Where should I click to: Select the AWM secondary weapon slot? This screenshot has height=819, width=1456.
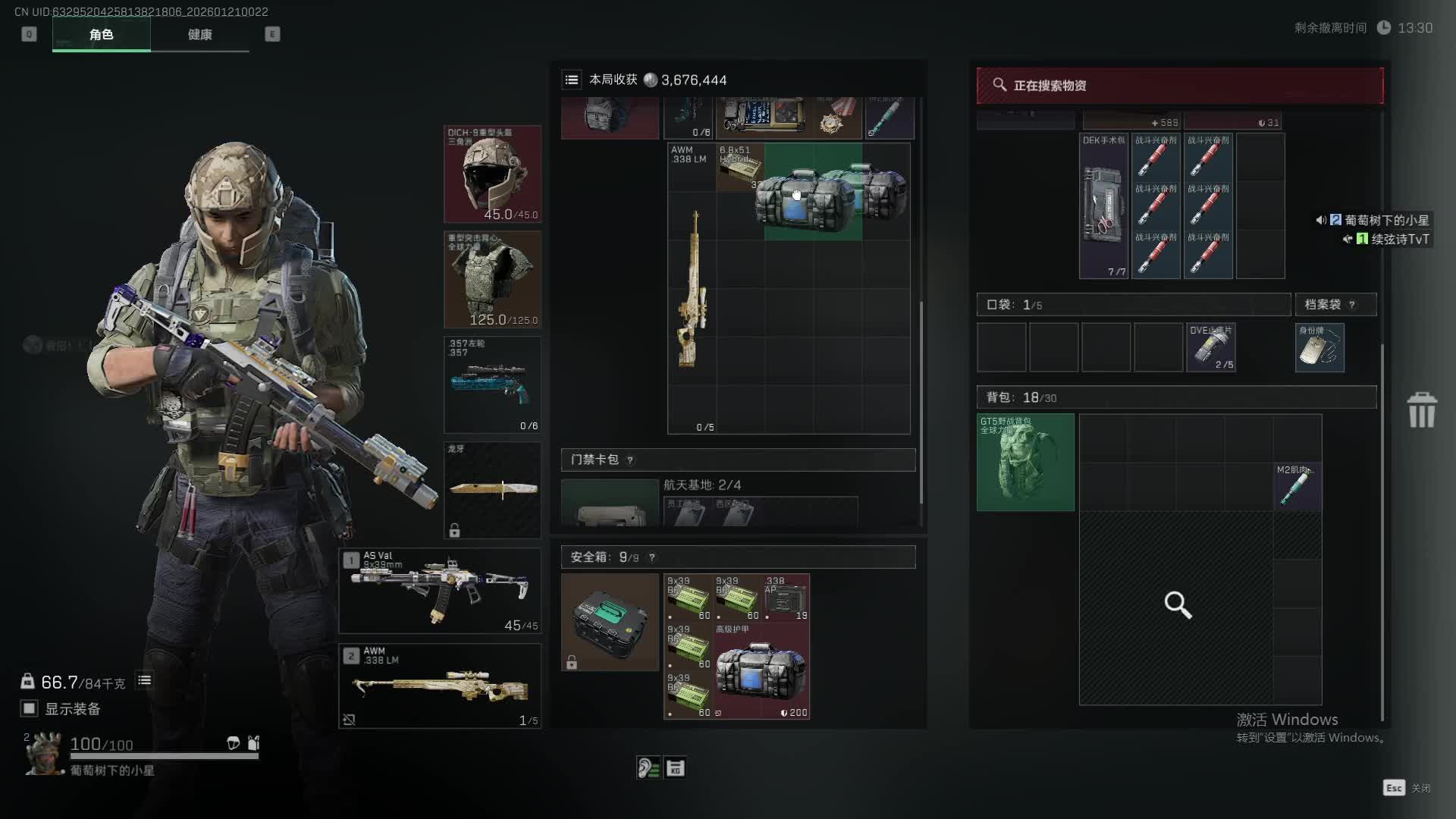440,686
